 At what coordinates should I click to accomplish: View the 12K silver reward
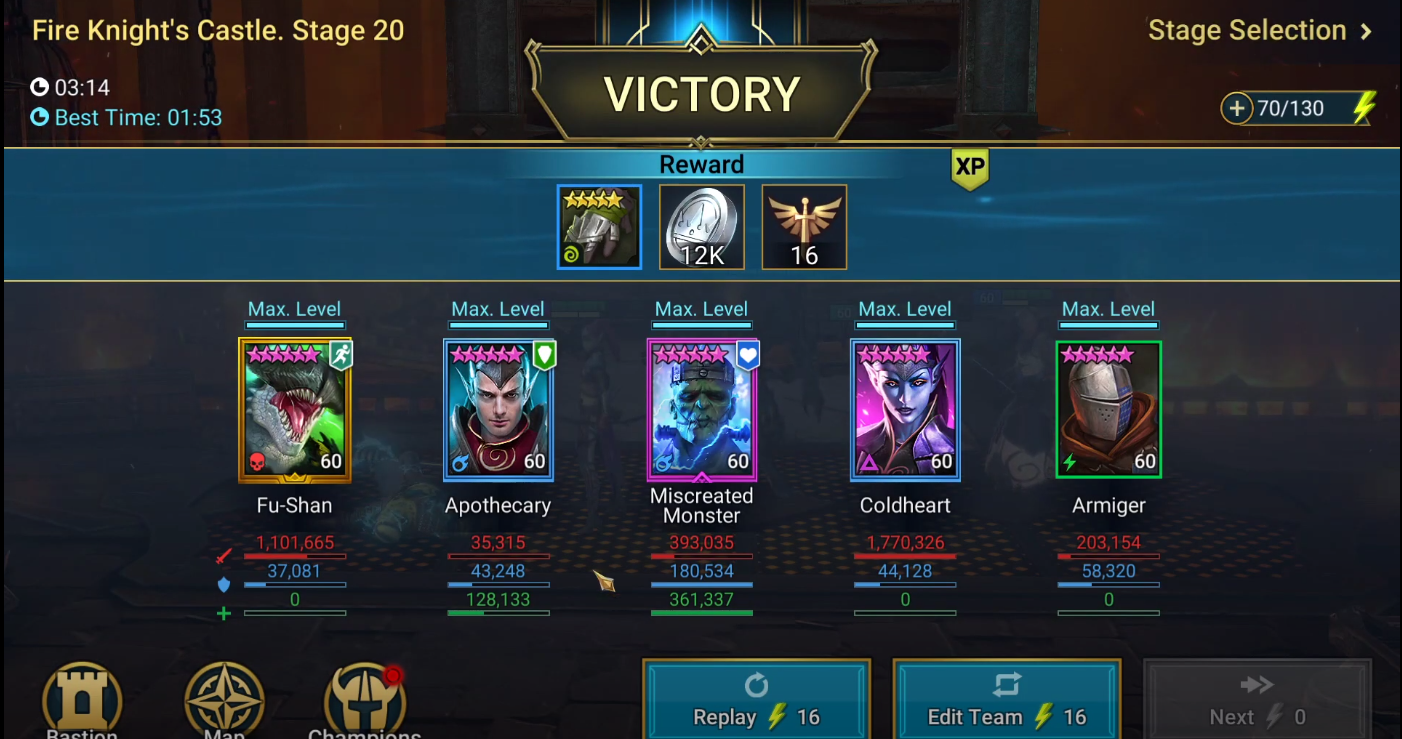coord(702,227)
